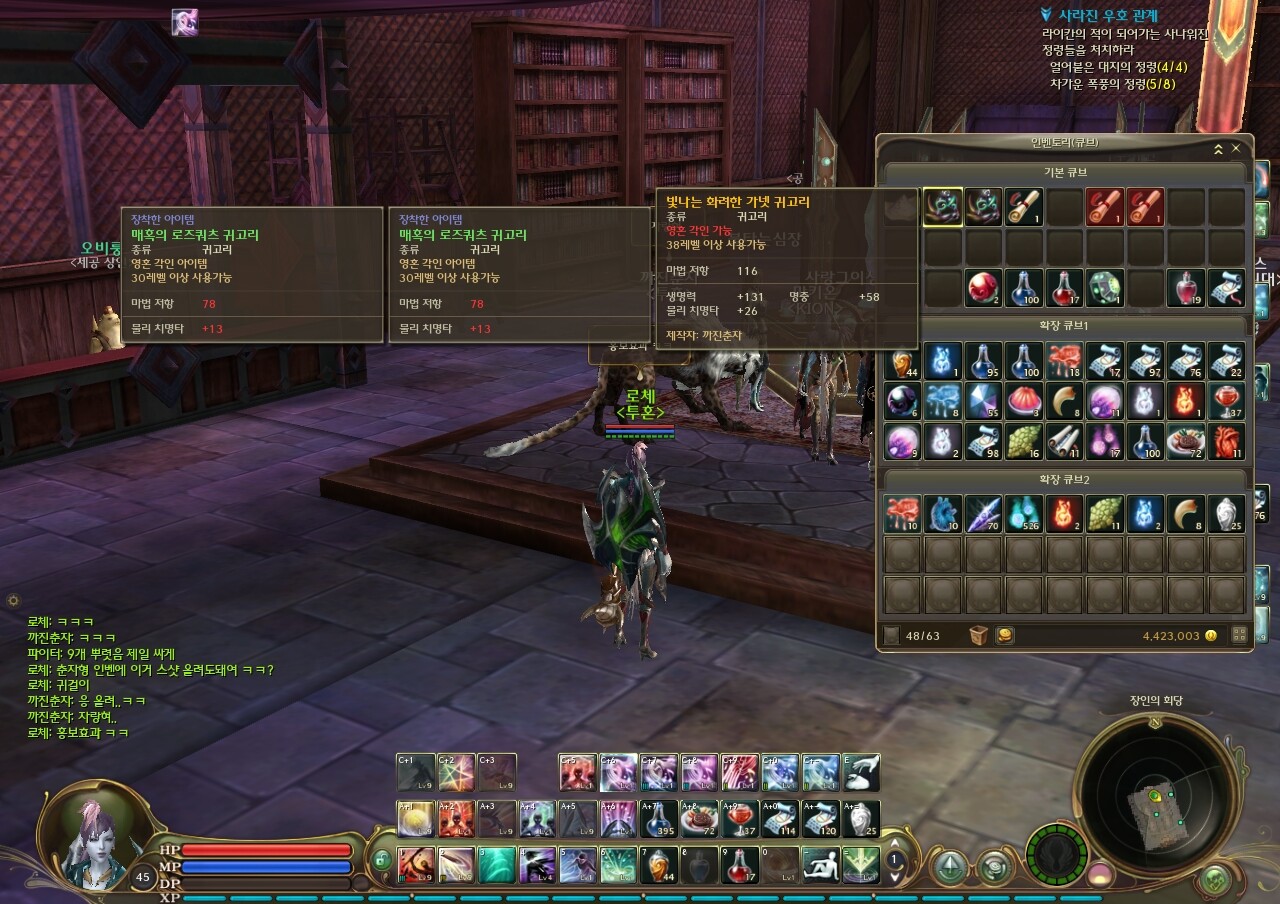Click the gold coins button beside trash can
1280x904 pixels.
pyautogui.click(x=1006, y=635)
